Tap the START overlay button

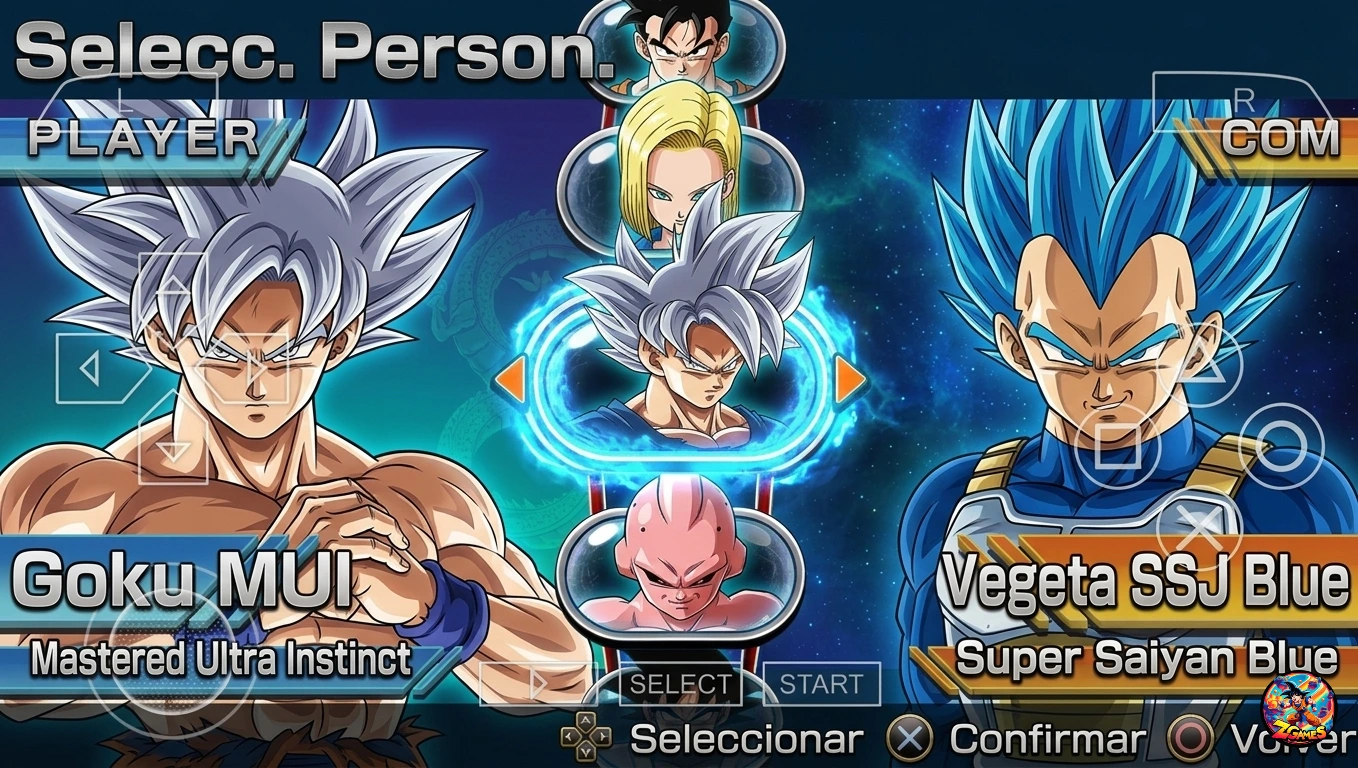(x=821, y=685)
